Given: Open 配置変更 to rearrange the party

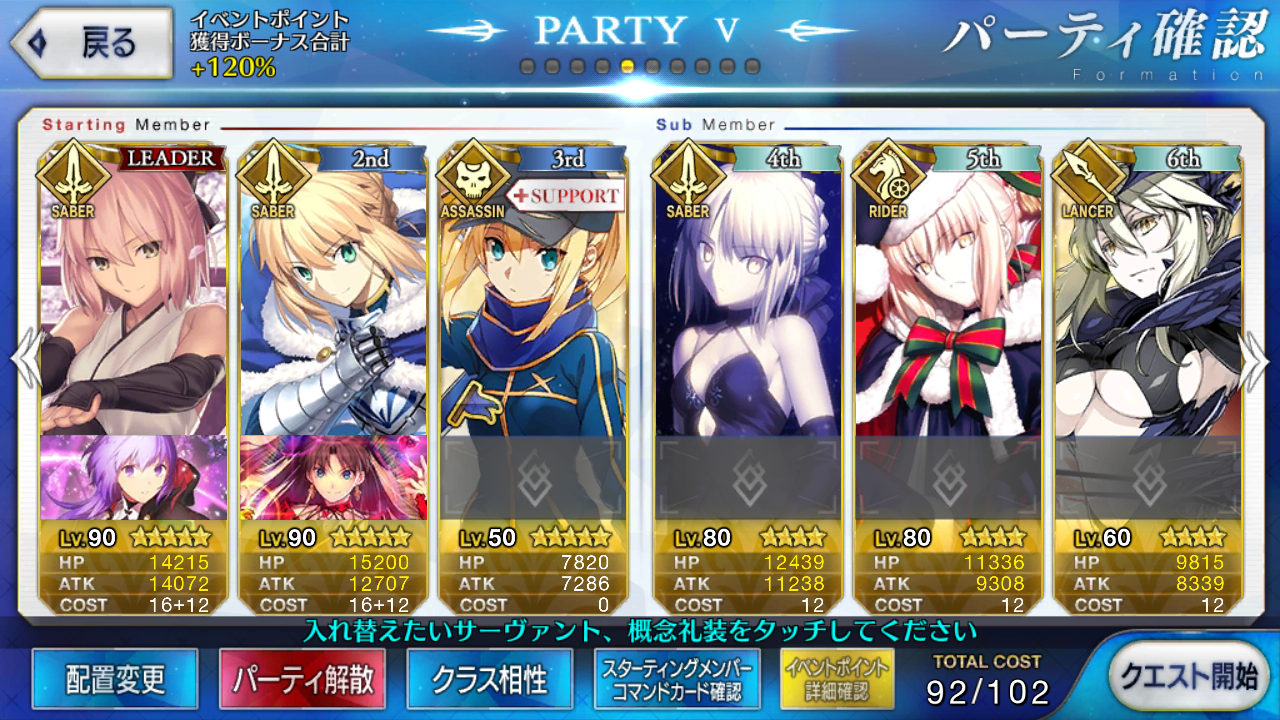Looking at the screenshot, I should pos(115,680).
